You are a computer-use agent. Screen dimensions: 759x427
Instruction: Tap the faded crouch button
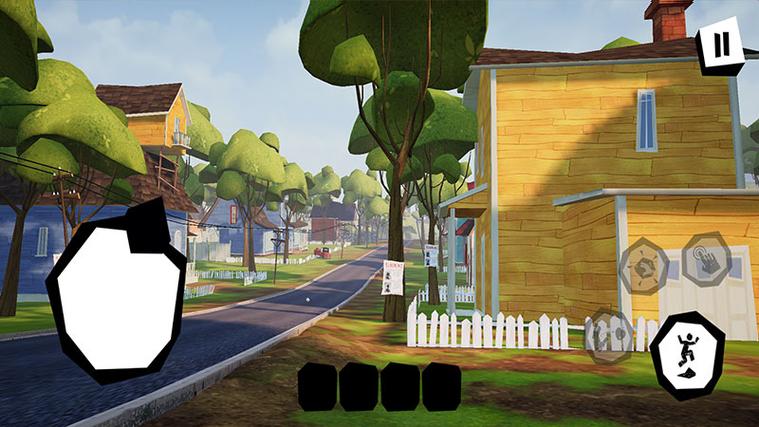coord(609,333)
